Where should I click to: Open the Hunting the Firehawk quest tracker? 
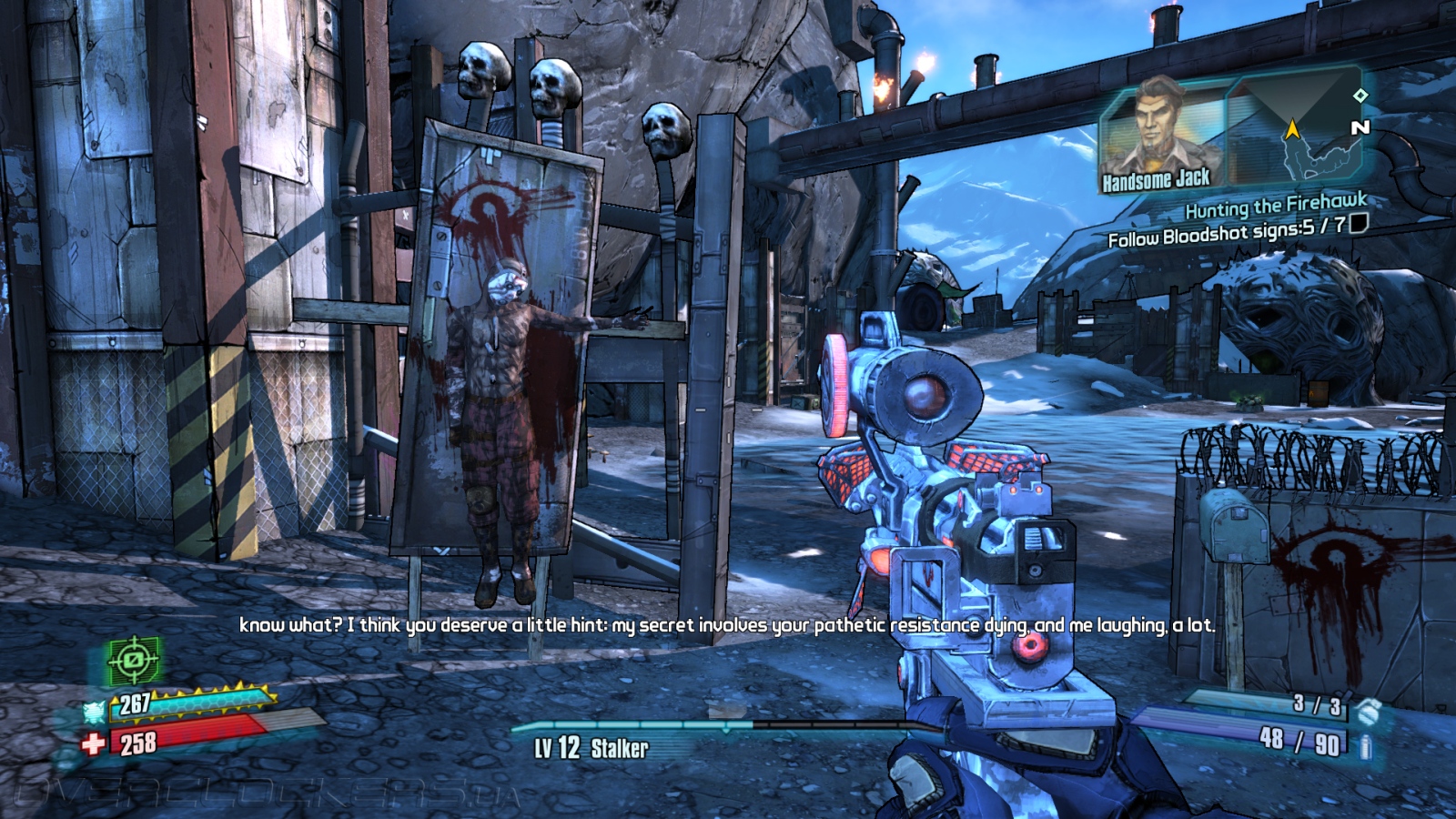pyautogui.click(x=1275, y=206)
